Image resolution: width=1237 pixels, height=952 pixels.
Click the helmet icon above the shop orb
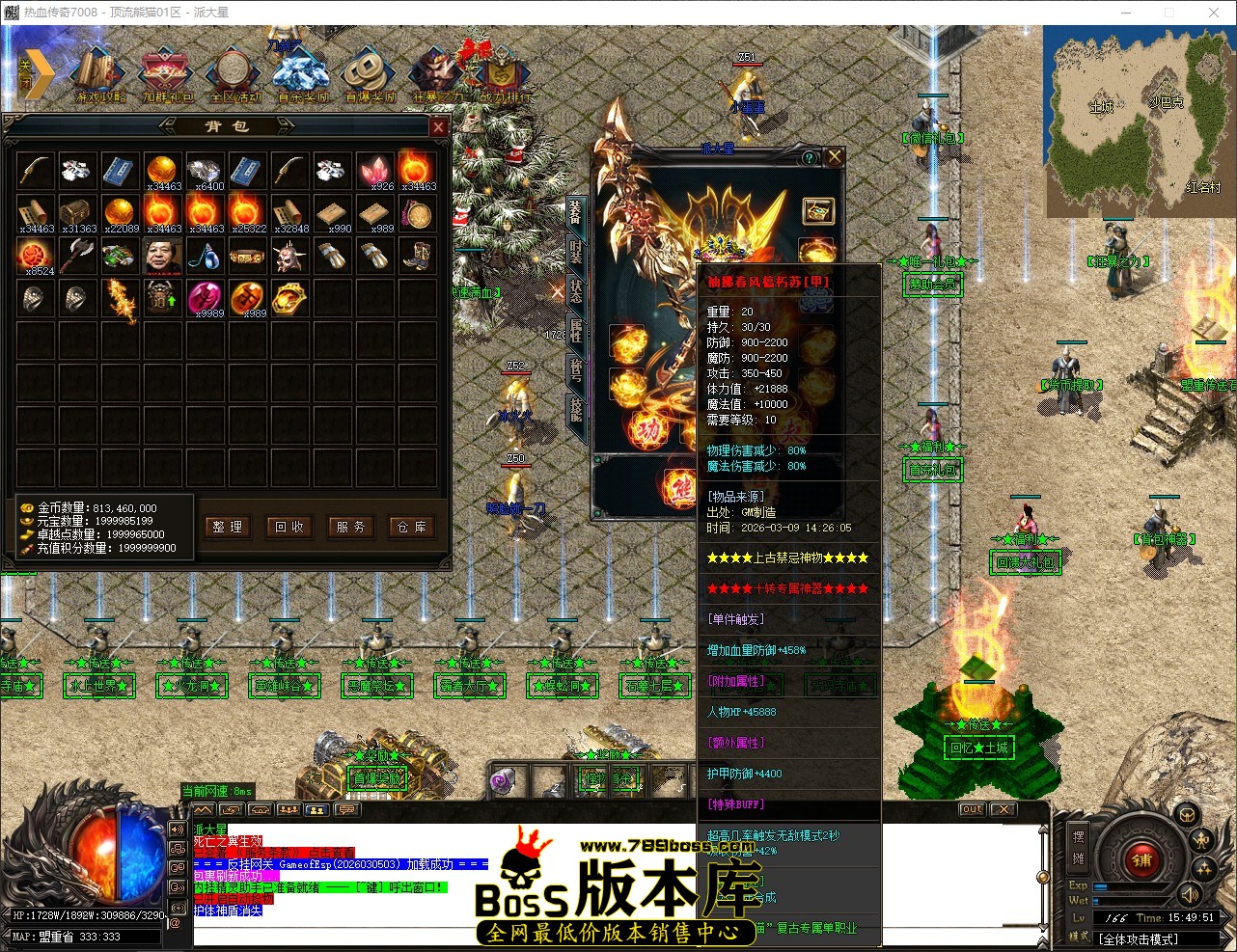pos(1187,815)
